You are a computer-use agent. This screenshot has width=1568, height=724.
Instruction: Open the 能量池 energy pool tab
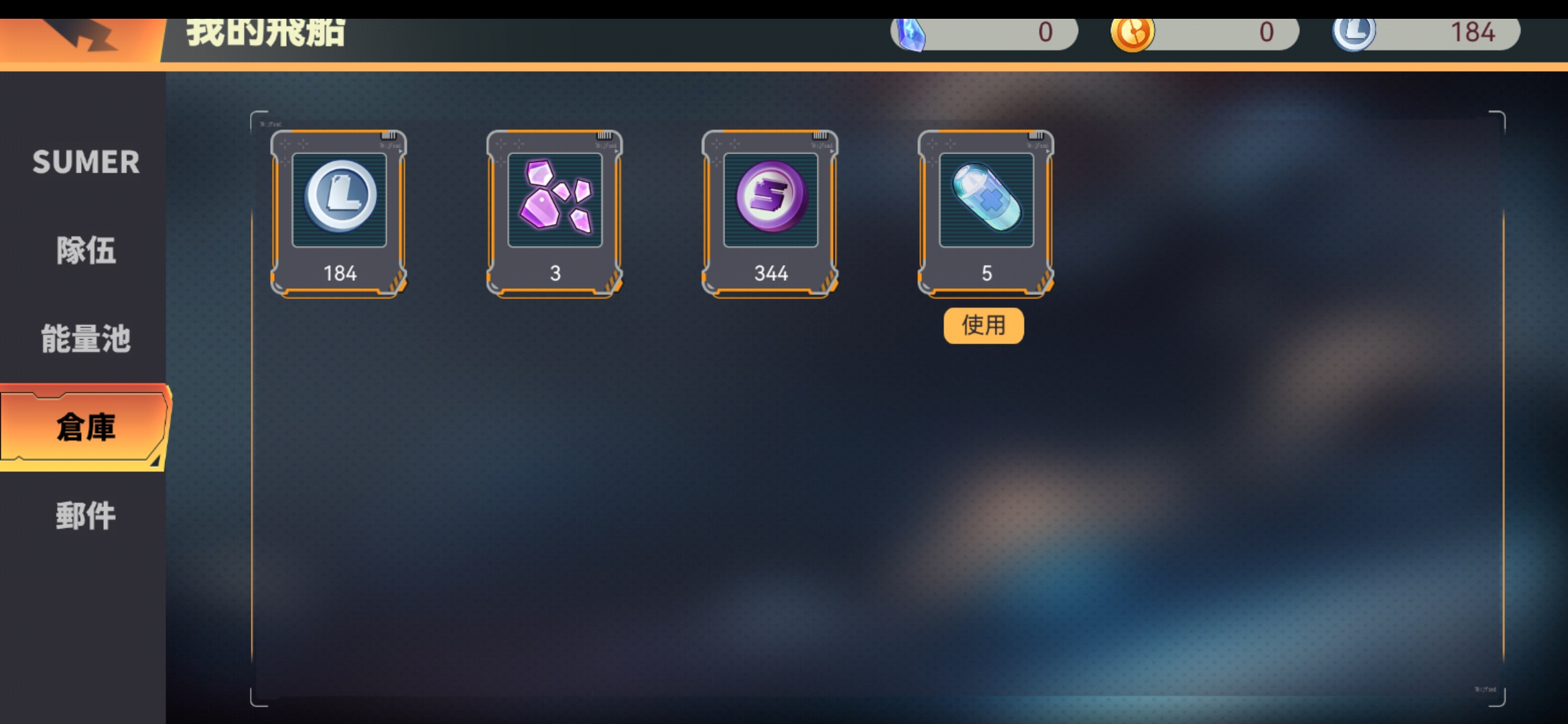point(86,339)
